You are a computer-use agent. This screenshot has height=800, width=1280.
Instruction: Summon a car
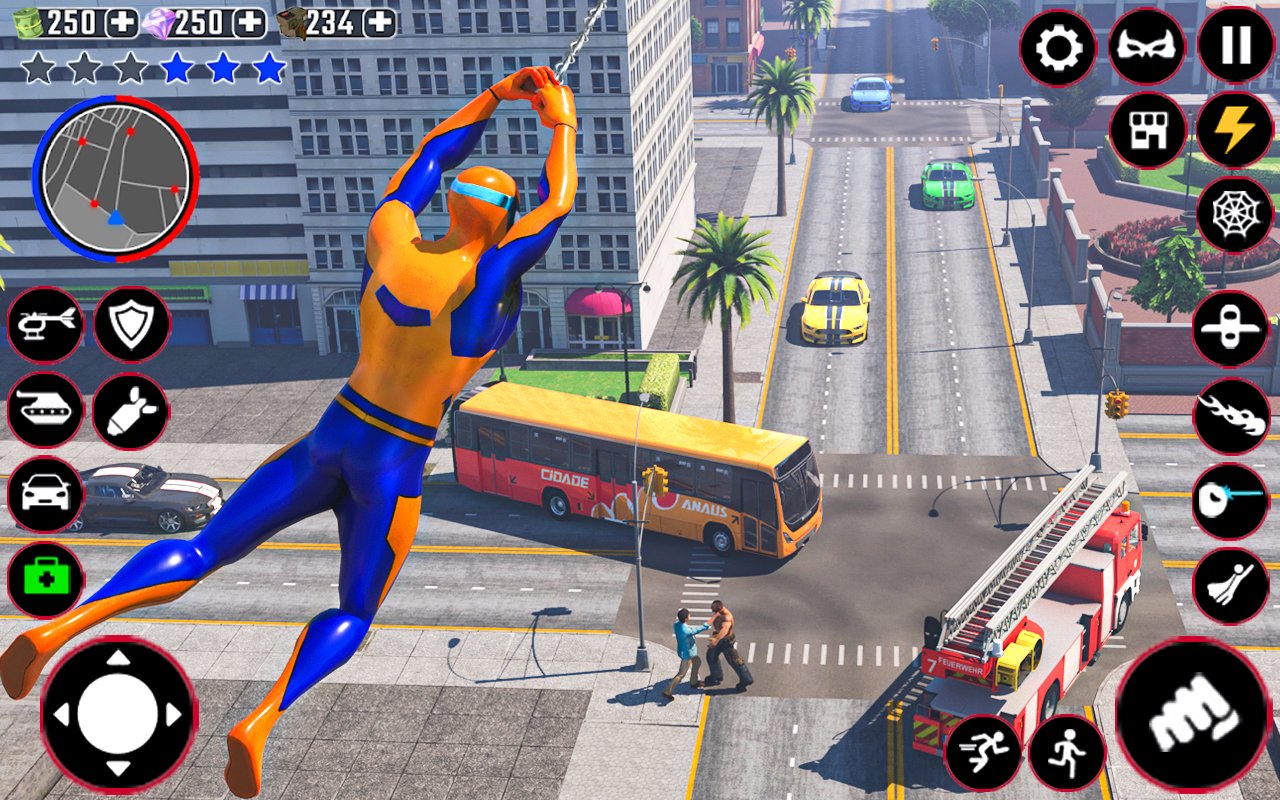46,494
